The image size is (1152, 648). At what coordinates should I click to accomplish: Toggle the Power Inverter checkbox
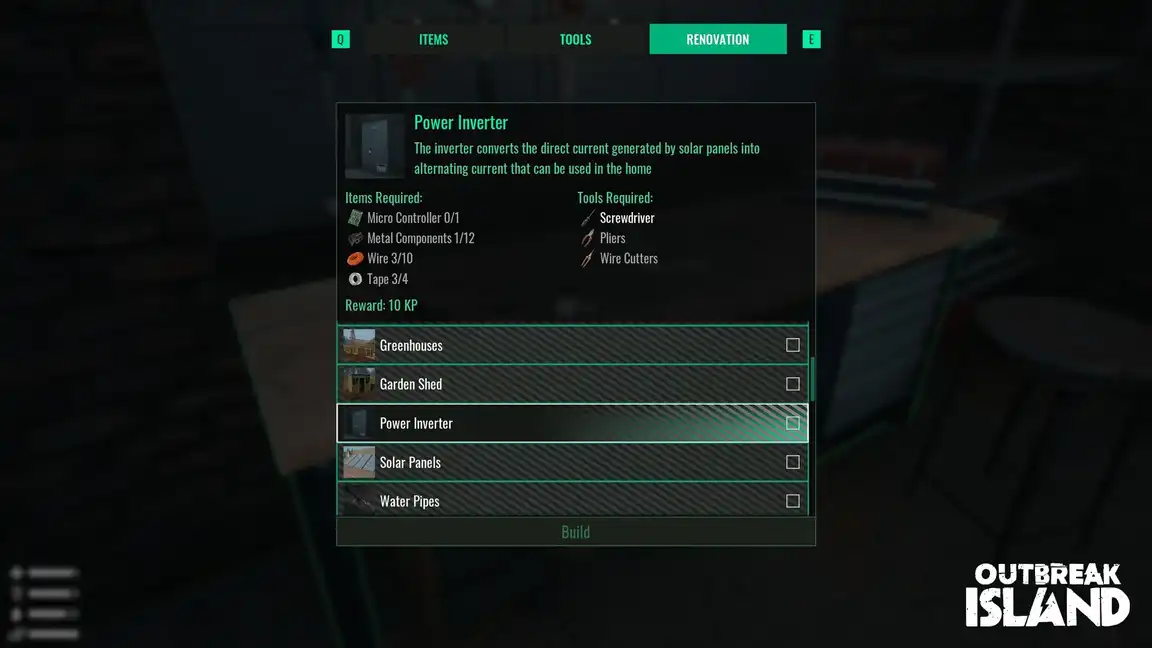(793, 423)
